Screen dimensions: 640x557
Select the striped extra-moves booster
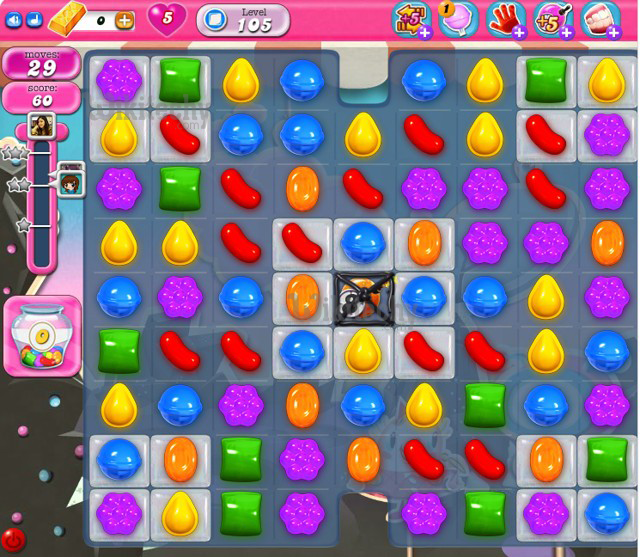[413, 18]
